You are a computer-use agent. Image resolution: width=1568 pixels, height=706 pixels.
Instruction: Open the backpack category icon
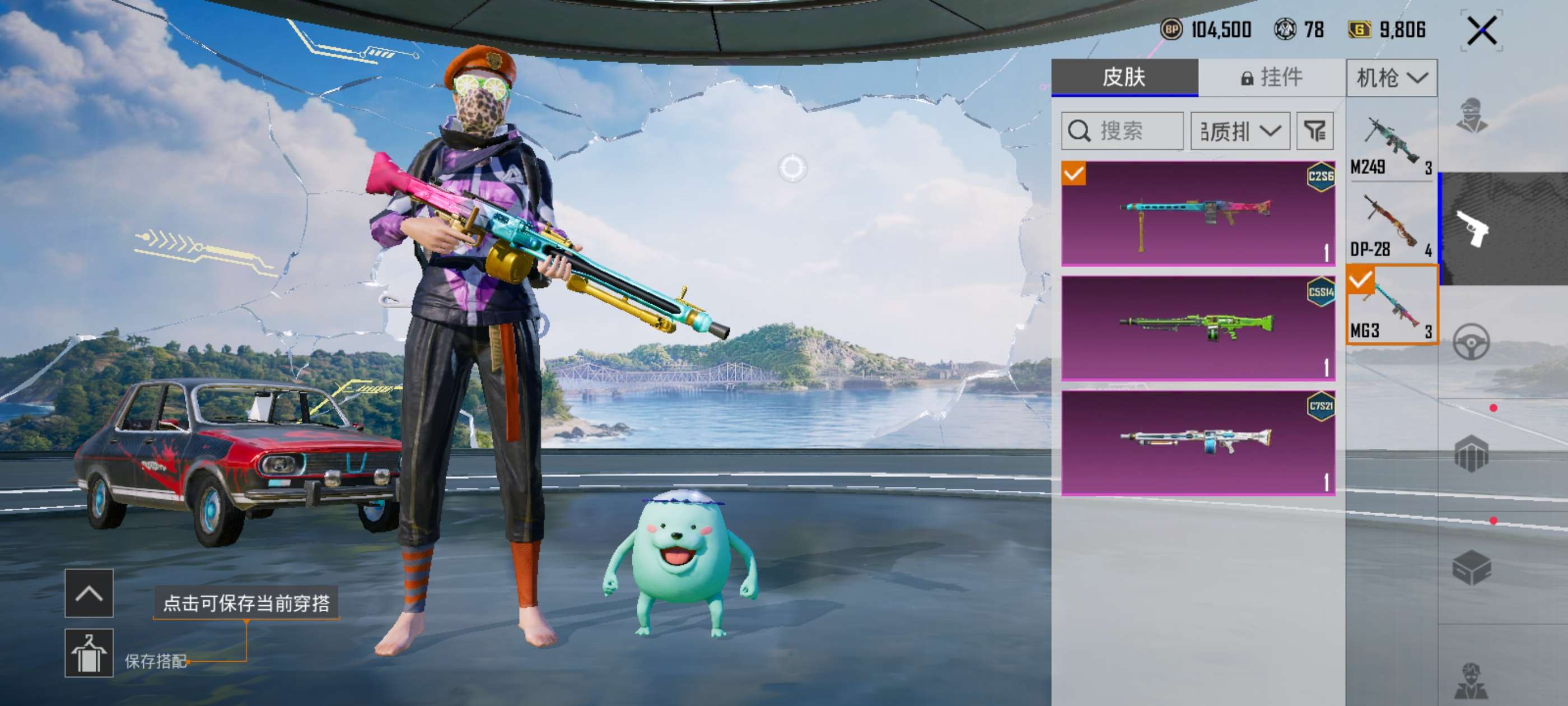pyautogui.click(x=1472, y=454)
